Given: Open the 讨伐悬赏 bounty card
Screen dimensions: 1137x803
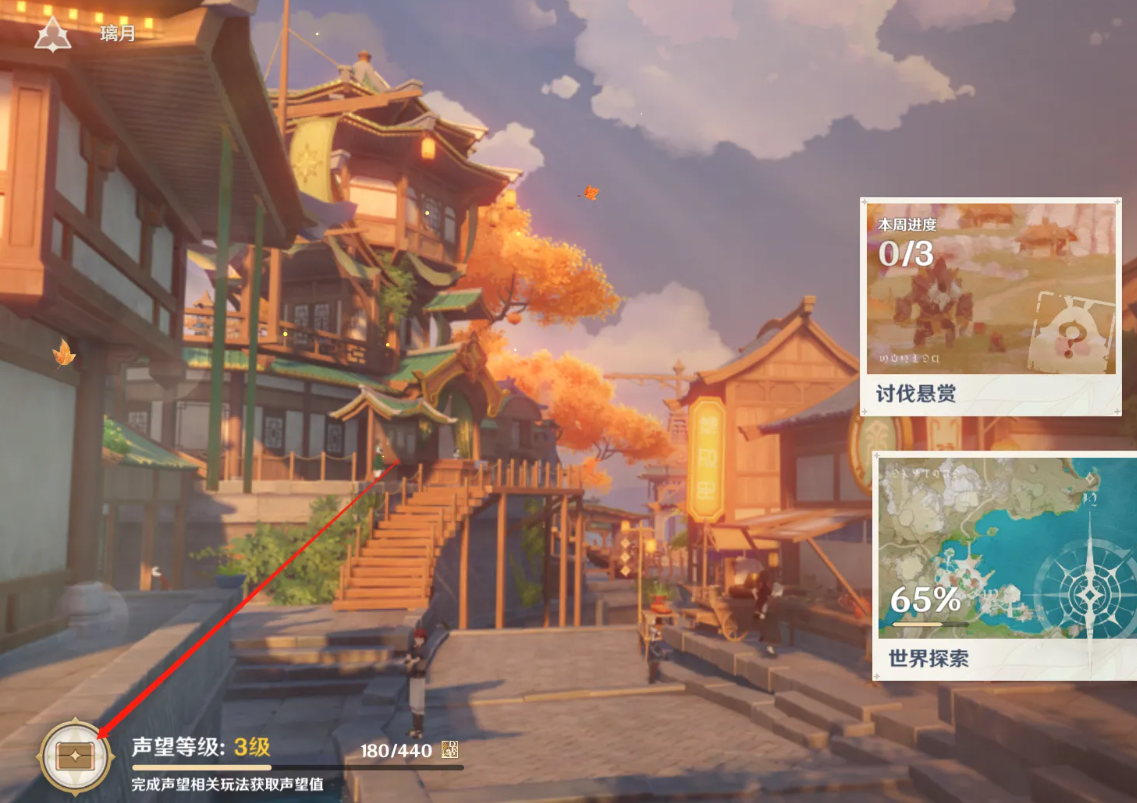Looking at the screenshot, I should 990,306.
